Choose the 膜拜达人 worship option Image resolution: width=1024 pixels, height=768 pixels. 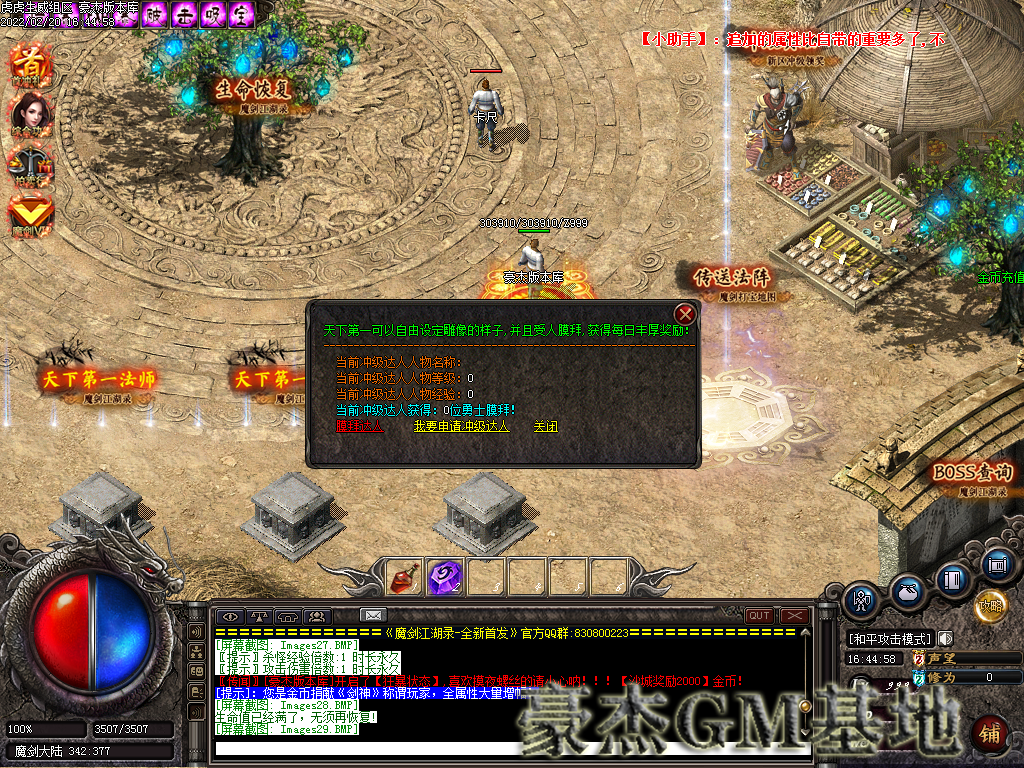pos(359,426)
